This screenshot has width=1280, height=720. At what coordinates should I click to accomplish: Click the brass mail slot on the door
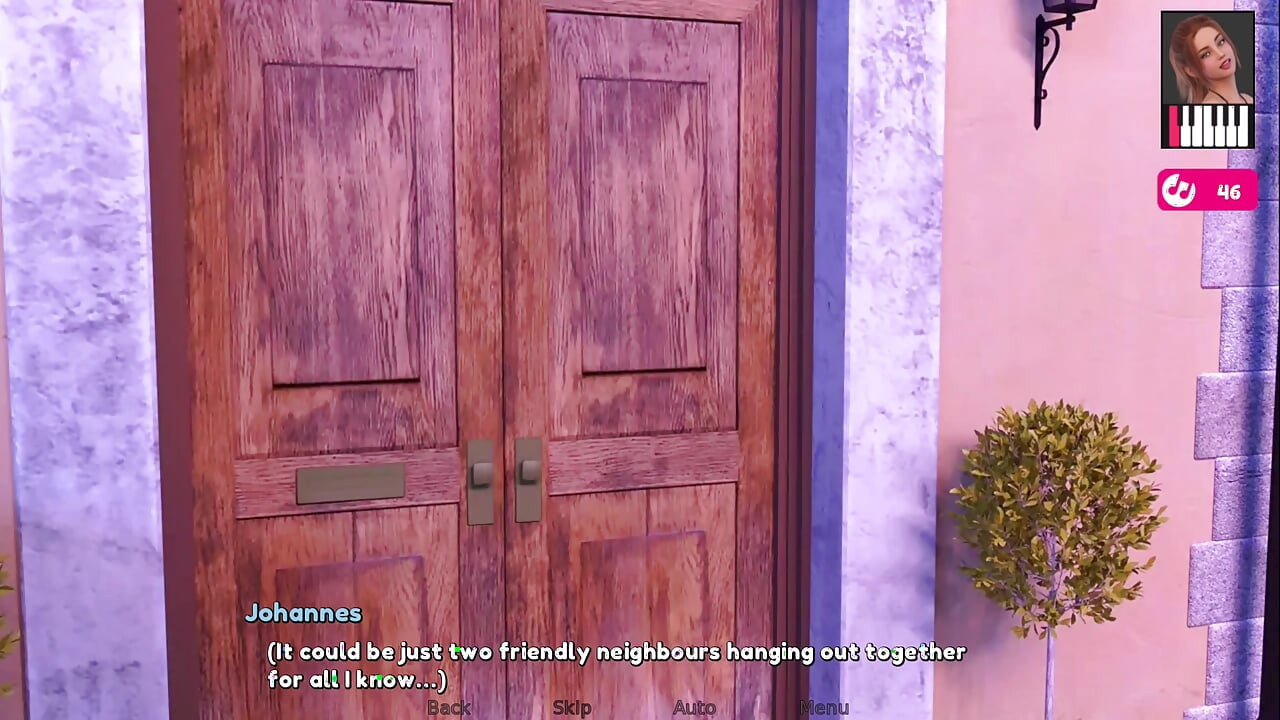pyautogui.click(x=350, y=484)
